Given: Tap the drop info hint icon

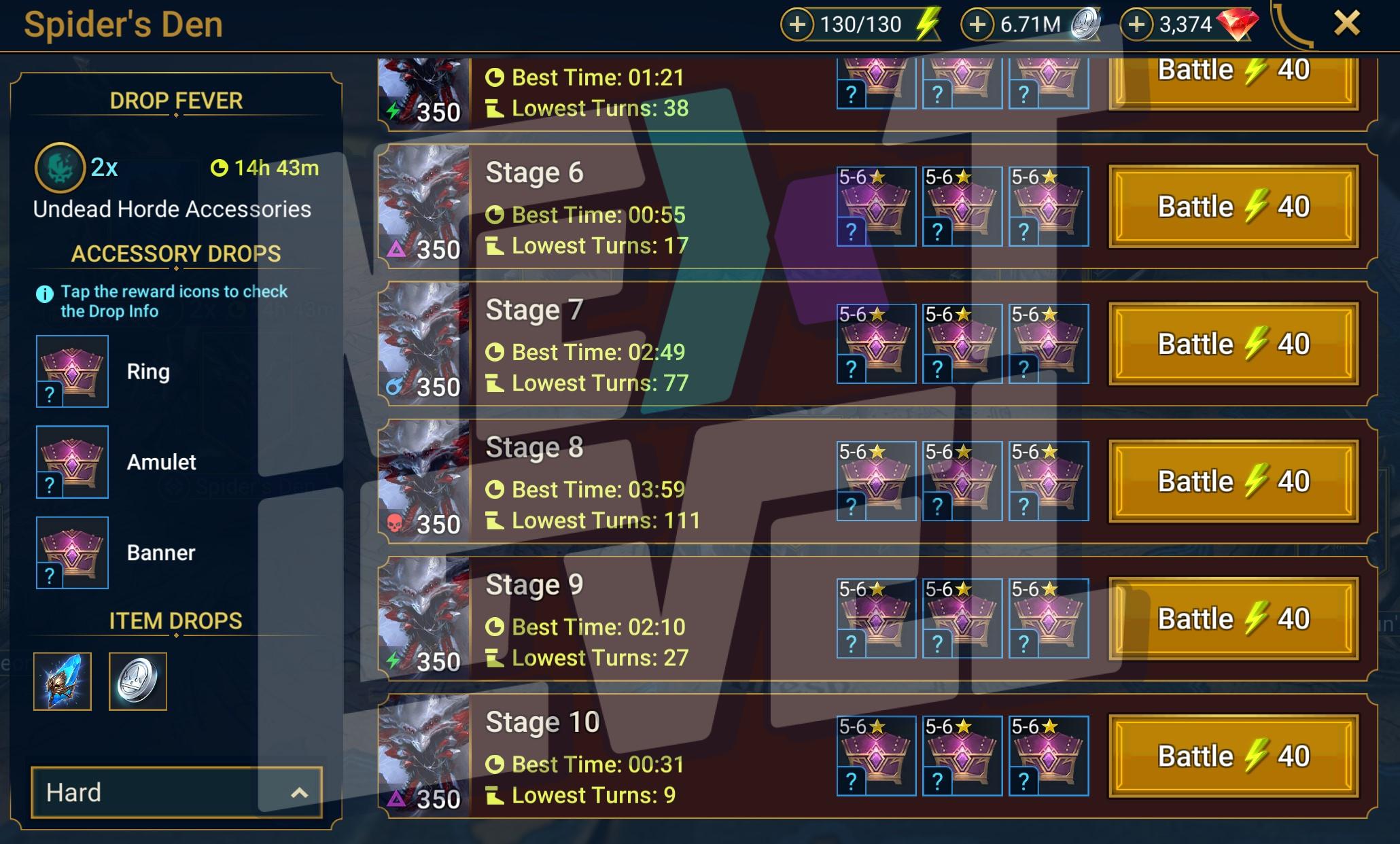Looking at the screenshot, I should [x=44, y=294].
